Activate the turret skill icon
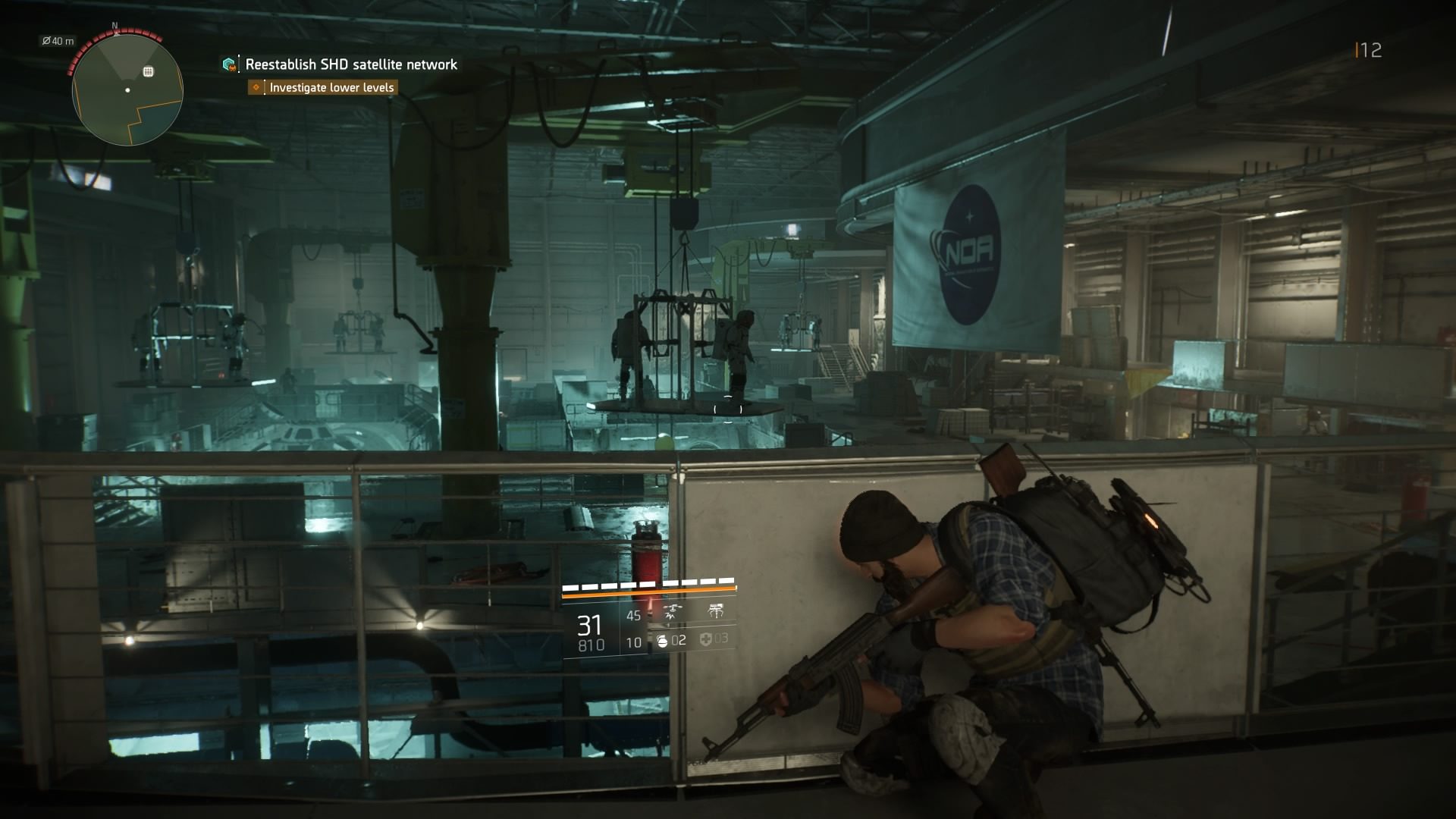Viewport: 1456px width, 819px height. 714,611
